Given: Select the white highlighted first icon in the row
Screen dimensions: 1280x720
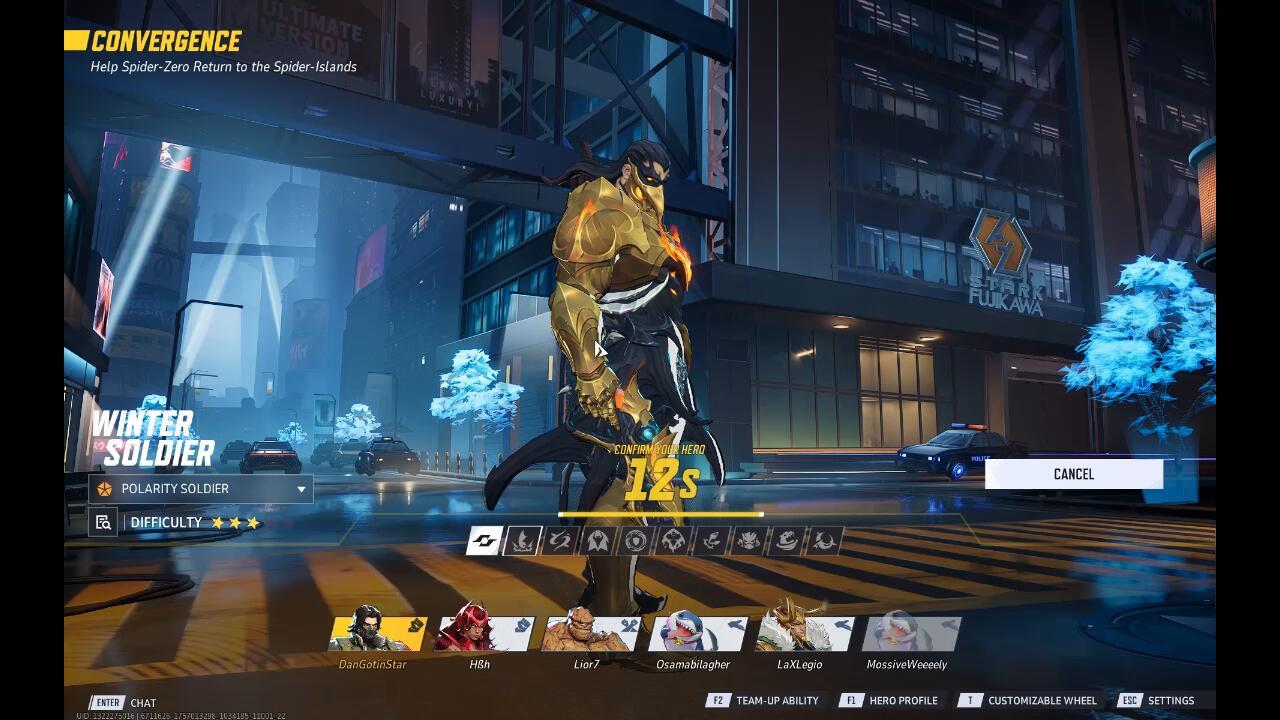Looking at the screenshot, I should point(484,541).
